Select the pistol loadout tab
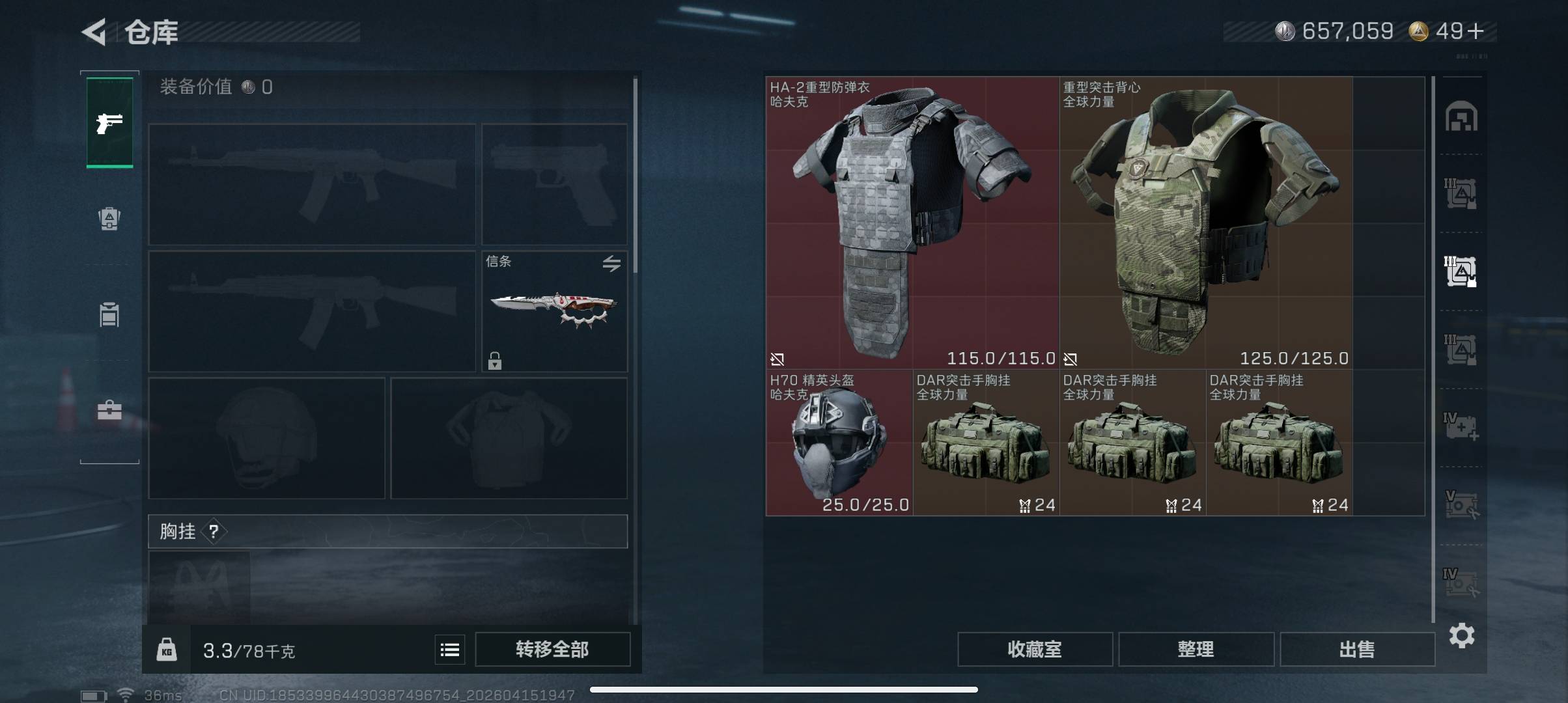The width and height of the screenshot is (1568, 703). point(109,122)
